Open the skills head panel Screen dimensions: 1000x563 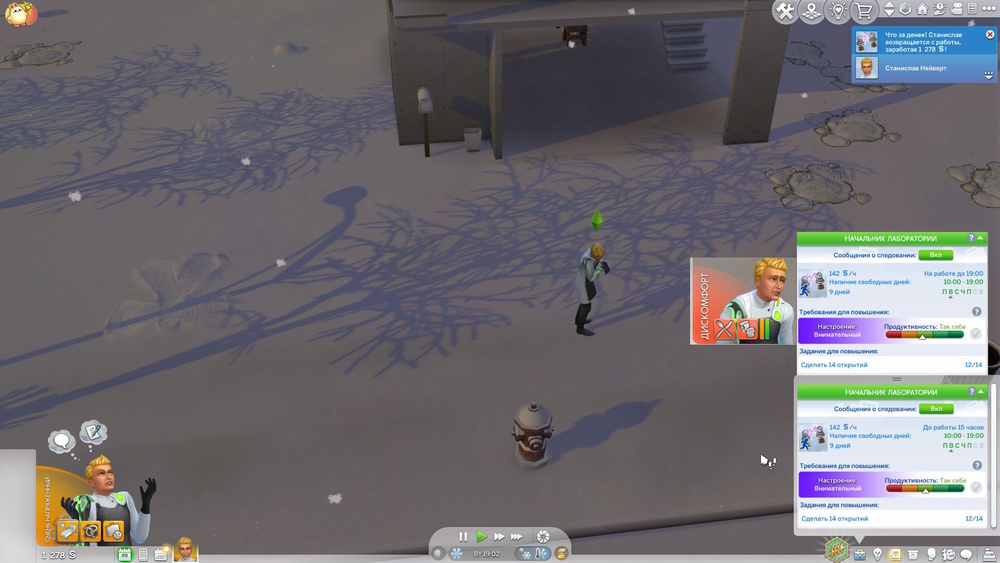click(931, 553)
